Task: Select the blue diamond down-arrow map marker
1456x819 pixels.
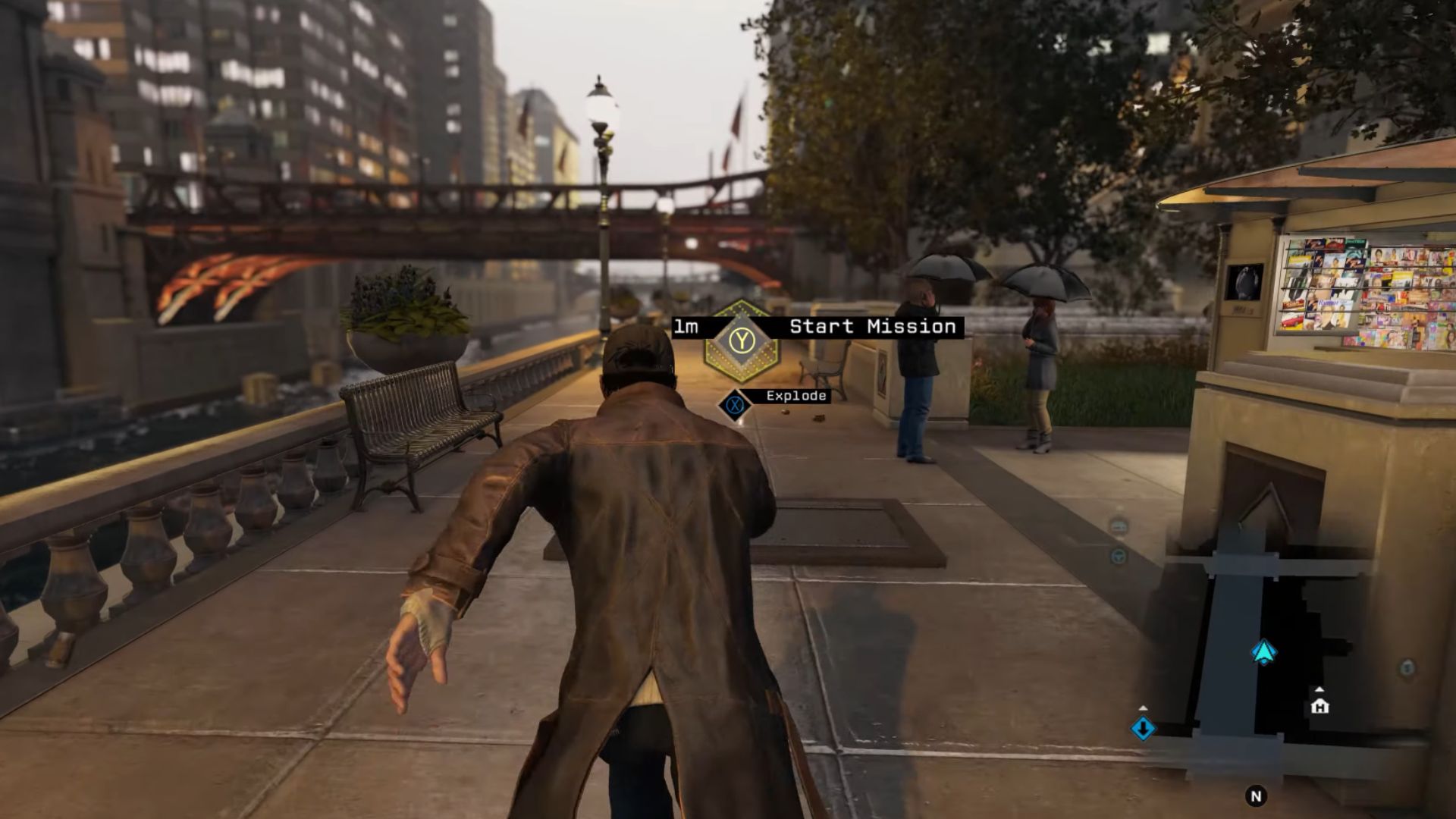Action: point(1143,728)
